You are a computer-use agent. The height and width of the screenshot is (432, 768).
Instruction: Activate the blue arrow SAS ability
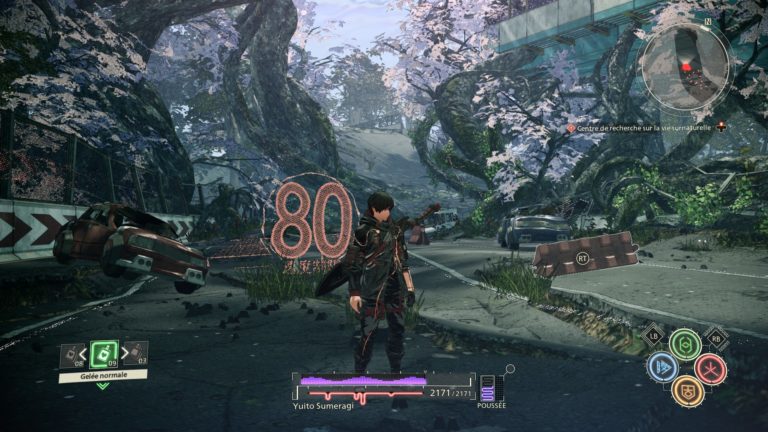(x=661, y=368)
